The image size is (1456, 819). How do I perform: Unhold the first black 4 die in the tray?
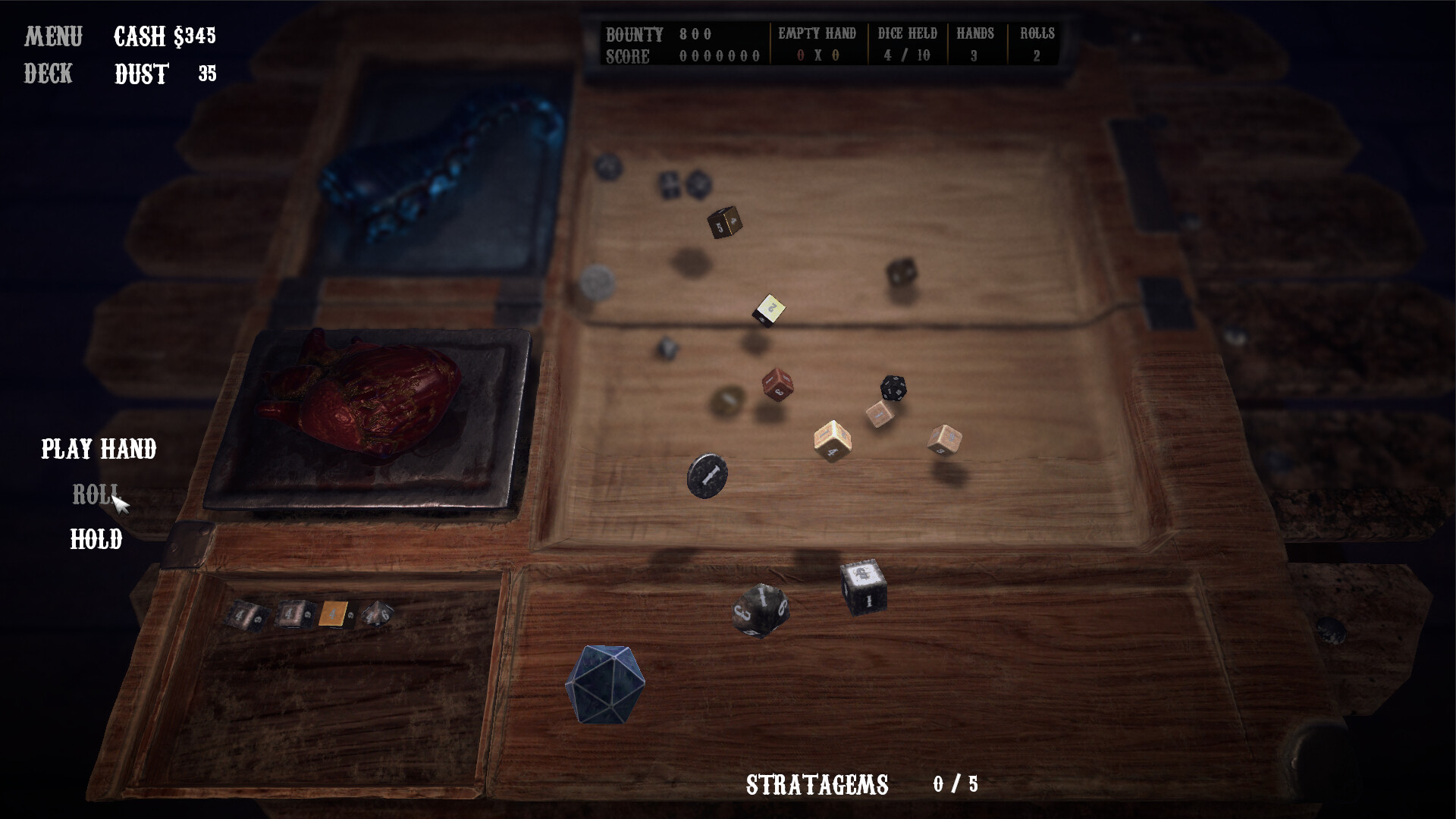point(245,615)
